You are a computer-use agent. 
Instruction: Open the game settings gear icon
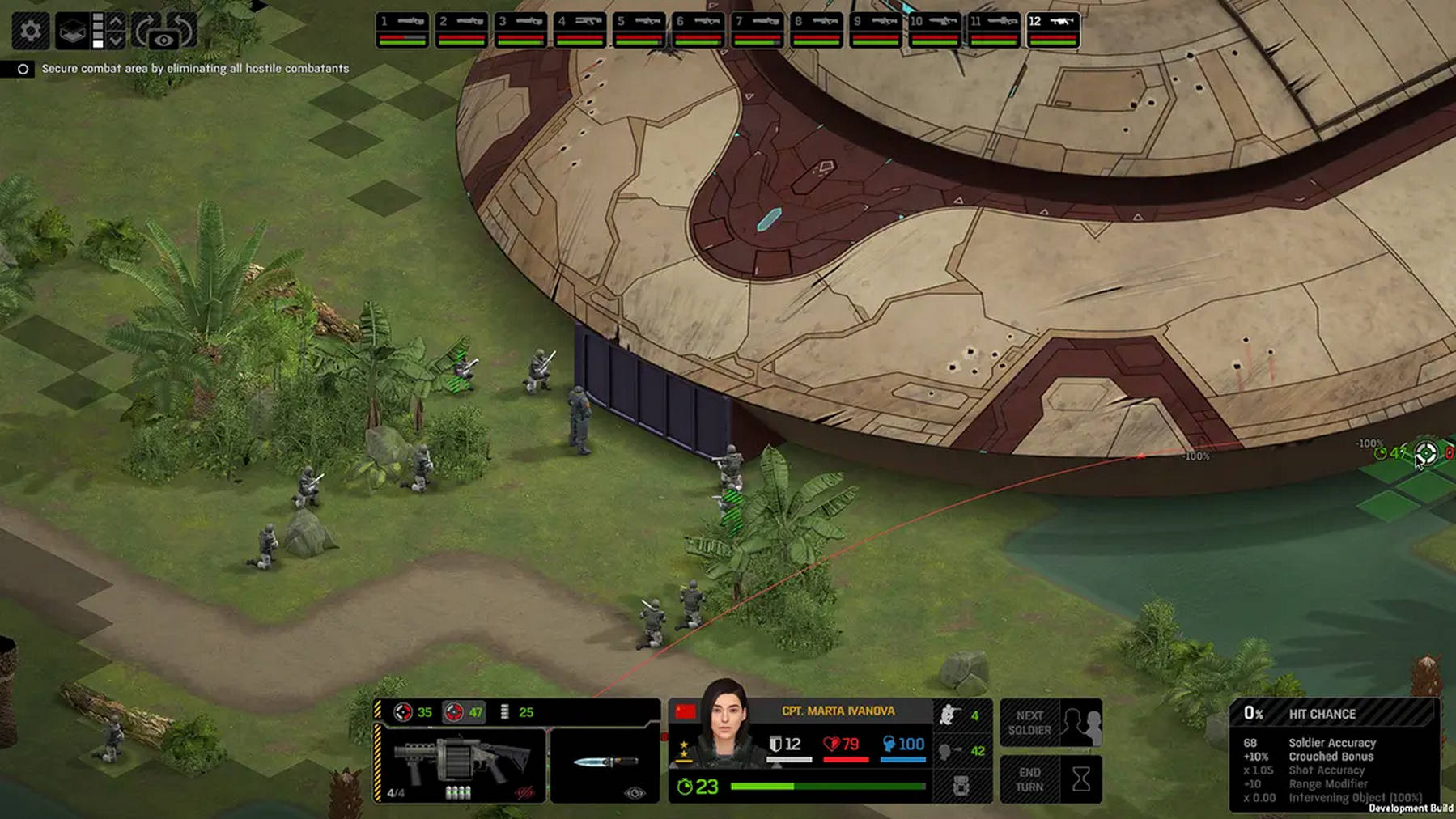click(31, 28)
